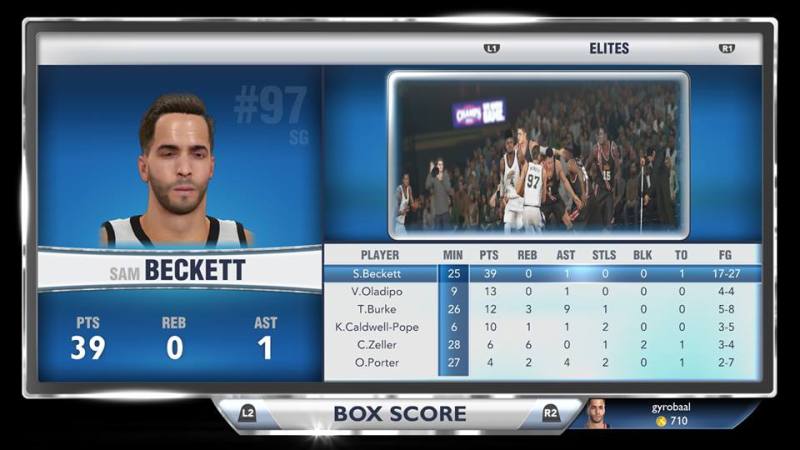Open the game highlight replay thumbnail

538,154
